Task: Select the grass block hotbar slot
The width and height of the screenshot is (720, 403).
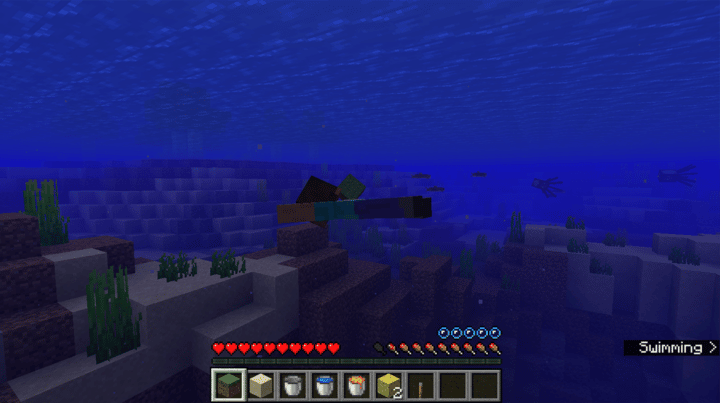Action: pos(227,385)
